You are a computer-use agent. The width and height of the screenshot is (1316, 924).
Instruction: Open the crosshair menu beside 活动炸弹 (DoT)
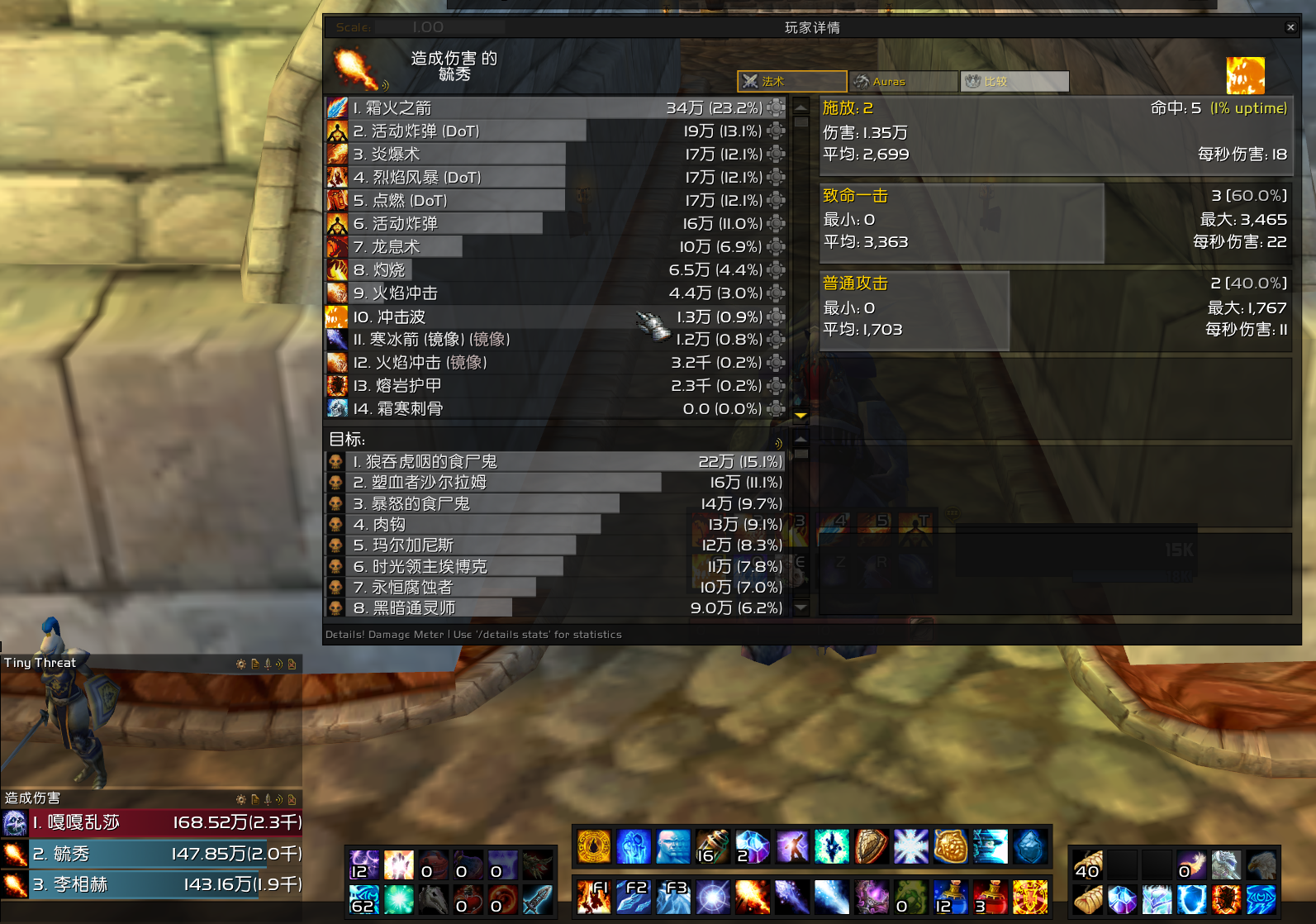[x=775, y=130]
